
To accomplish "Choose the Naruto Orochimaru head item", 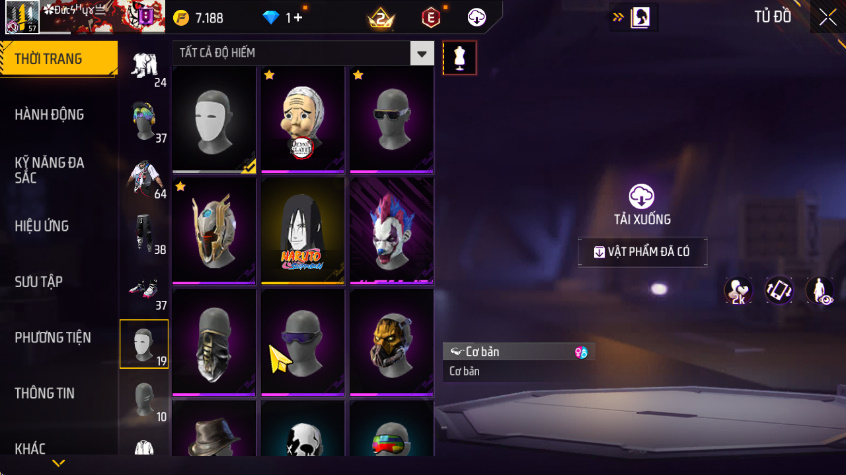I will click(x=302, y=230).
